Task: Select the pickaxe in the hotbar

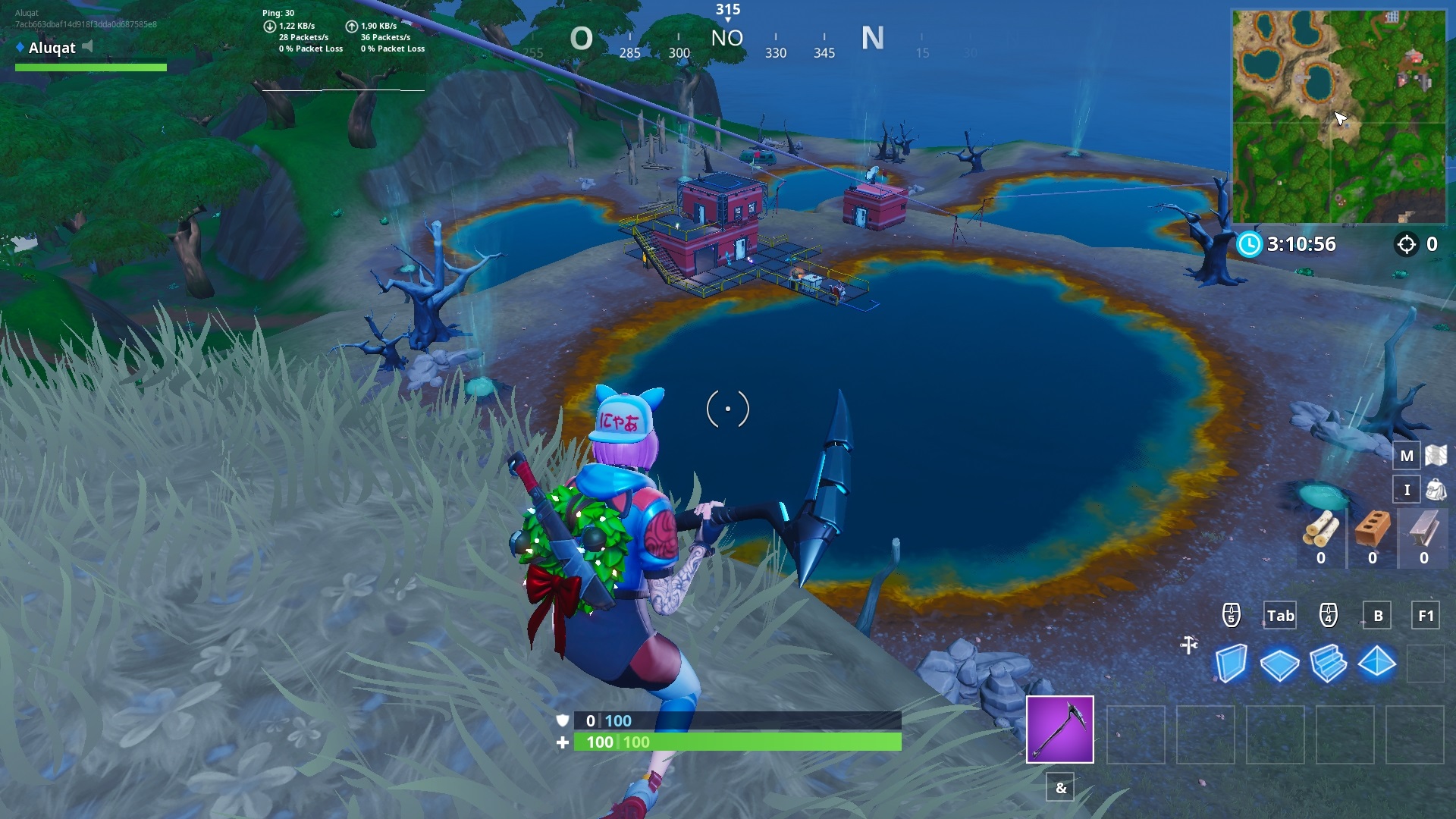Action: coord(1059,730)
